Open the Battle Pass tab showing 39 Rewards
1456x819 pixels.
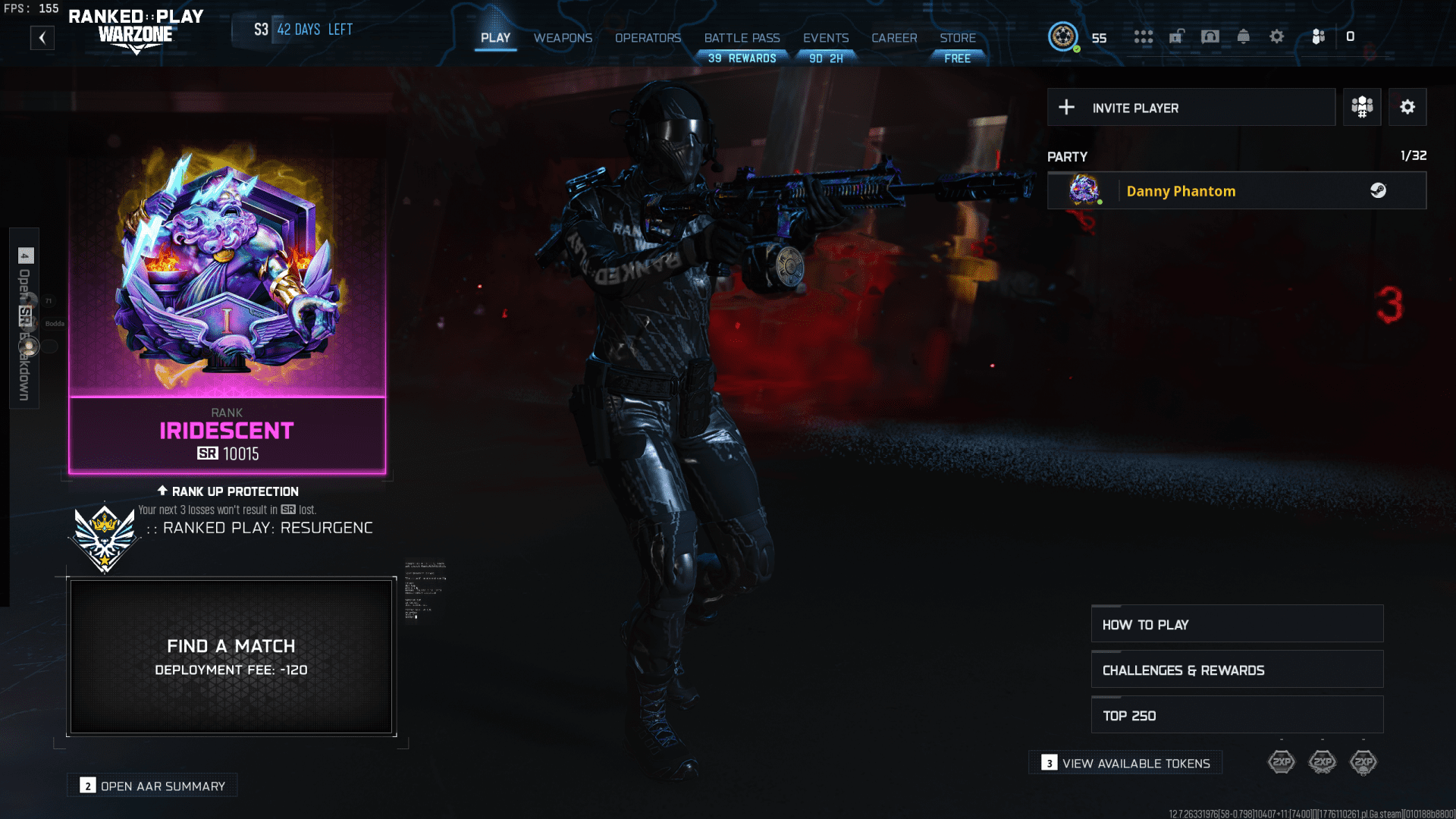742,38
